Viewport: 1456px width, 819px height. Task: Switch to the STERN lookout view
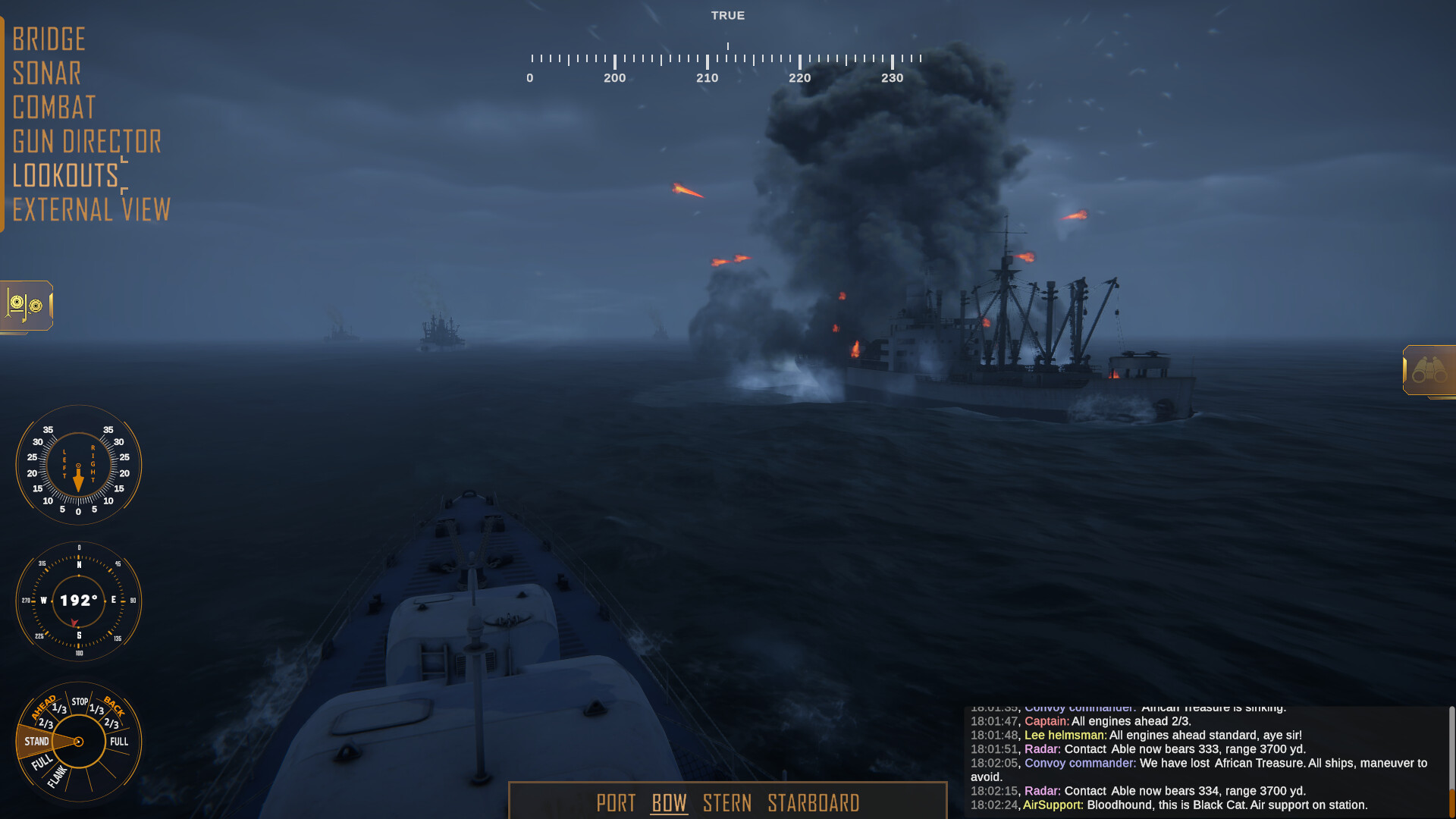(x=728, y=803)
